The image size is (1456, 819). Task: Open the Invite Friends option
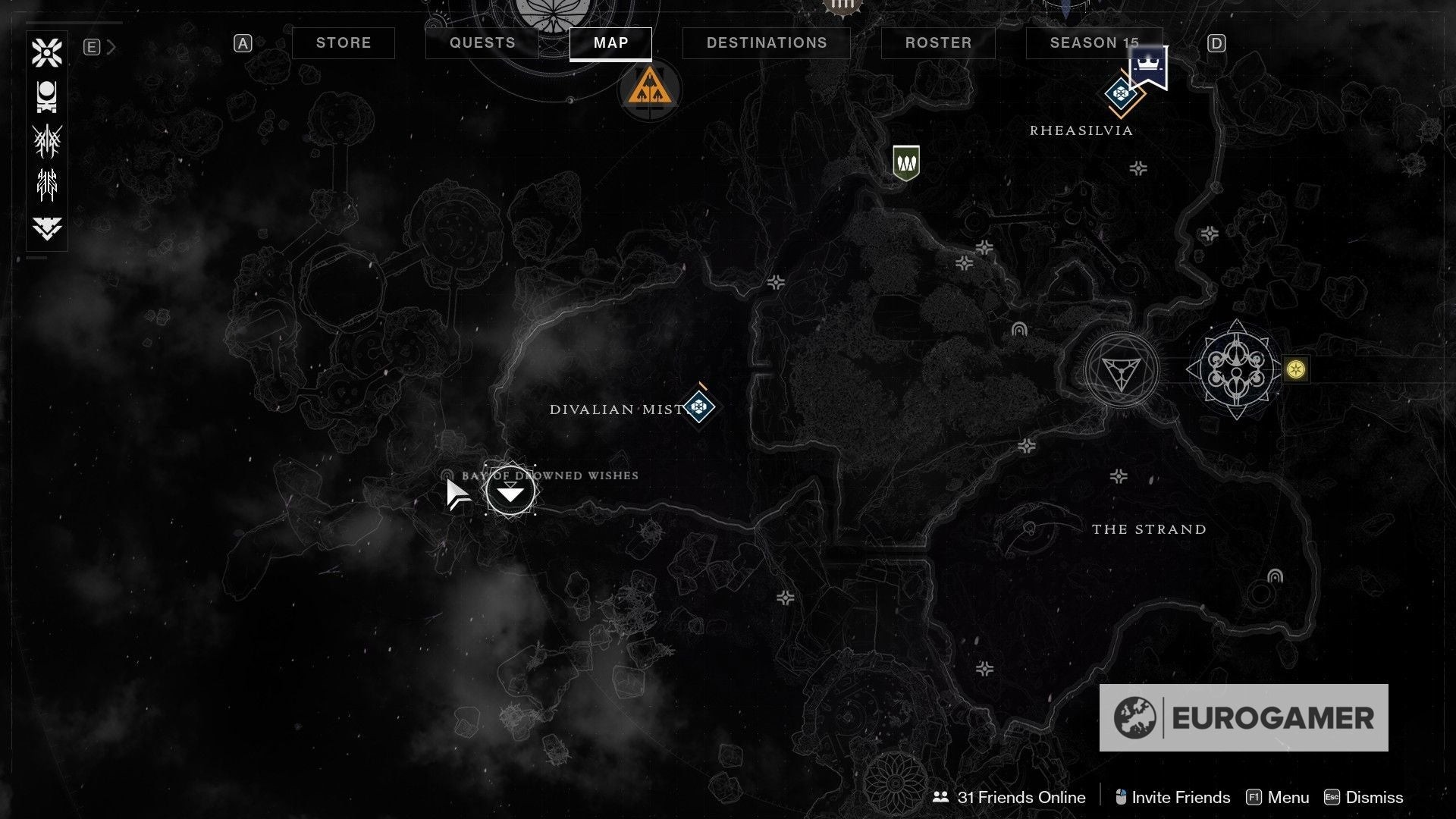(1172, 797)
